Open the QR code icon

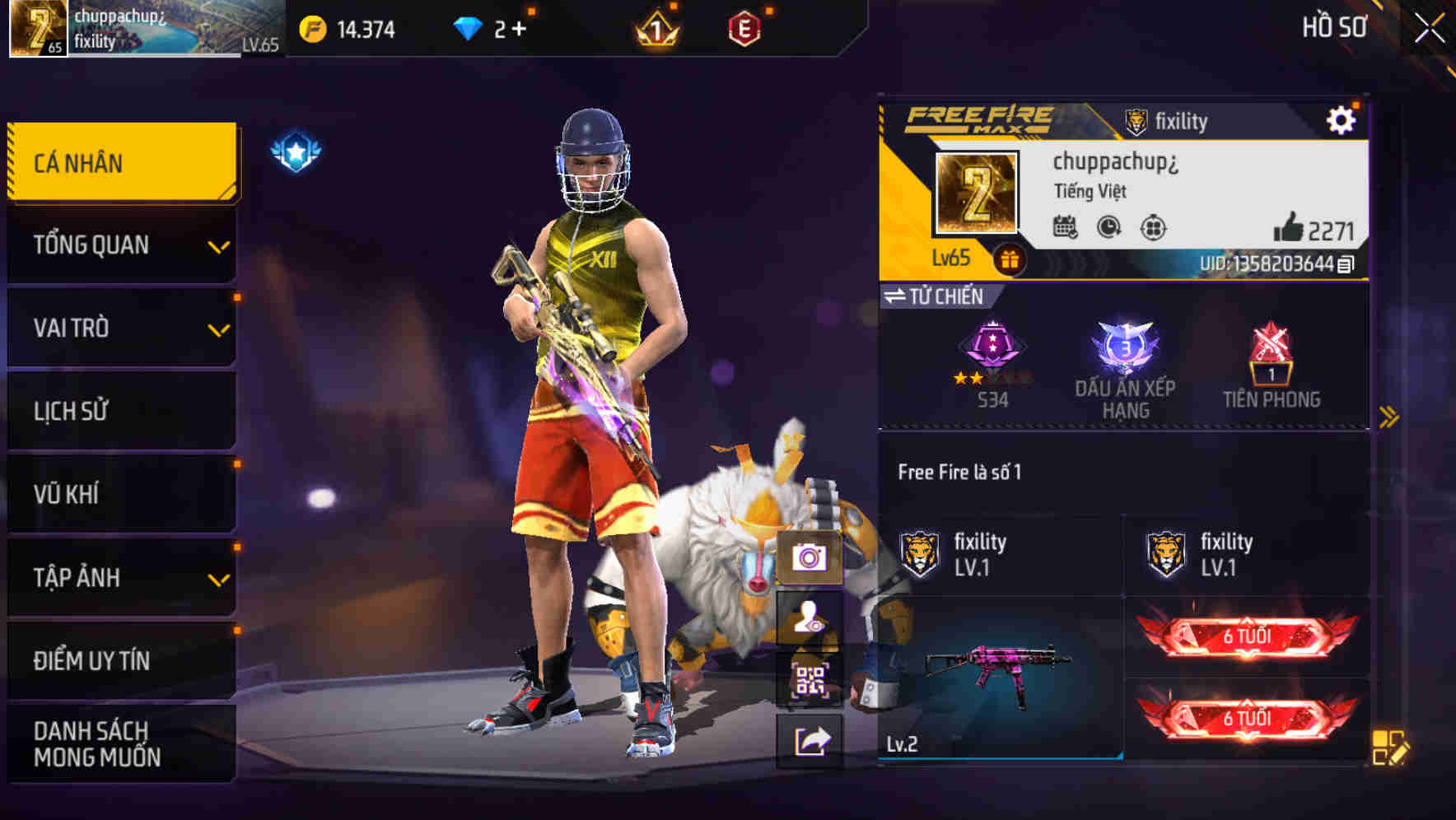(x=811, y=677)
